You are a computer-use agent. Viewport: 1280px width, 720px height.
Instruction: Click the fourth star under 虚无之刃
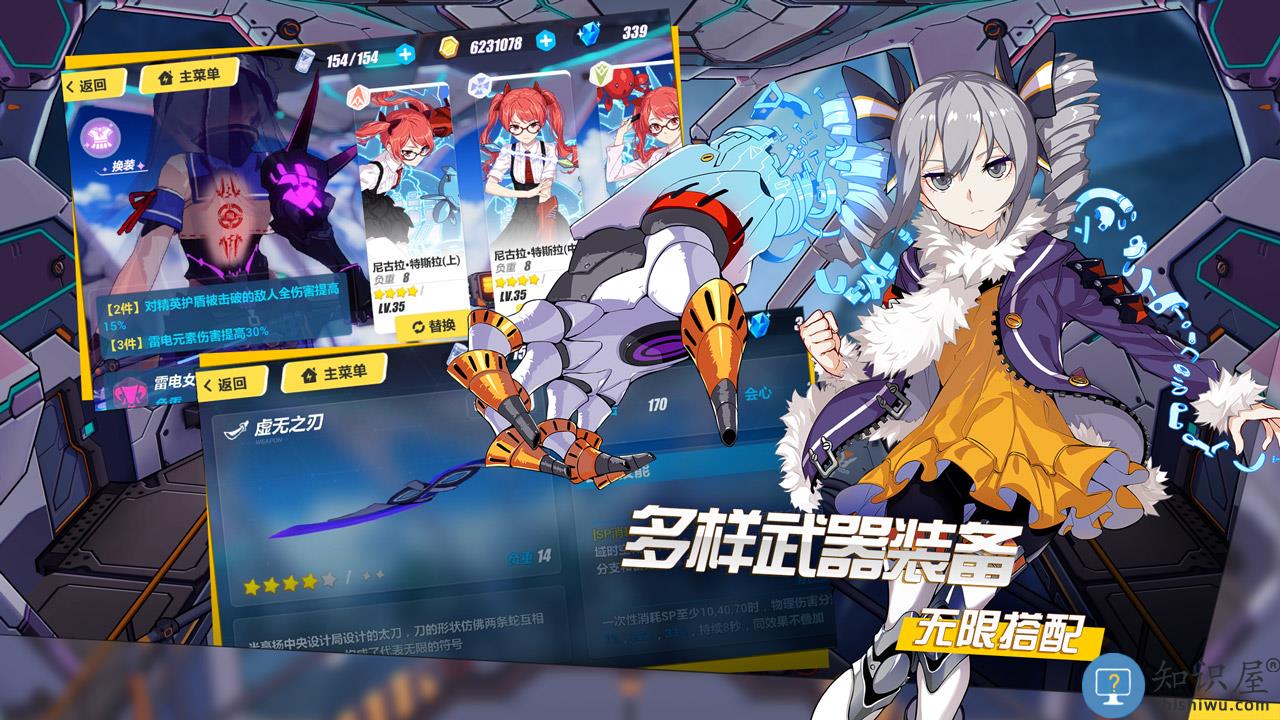(x=311, y=583)
